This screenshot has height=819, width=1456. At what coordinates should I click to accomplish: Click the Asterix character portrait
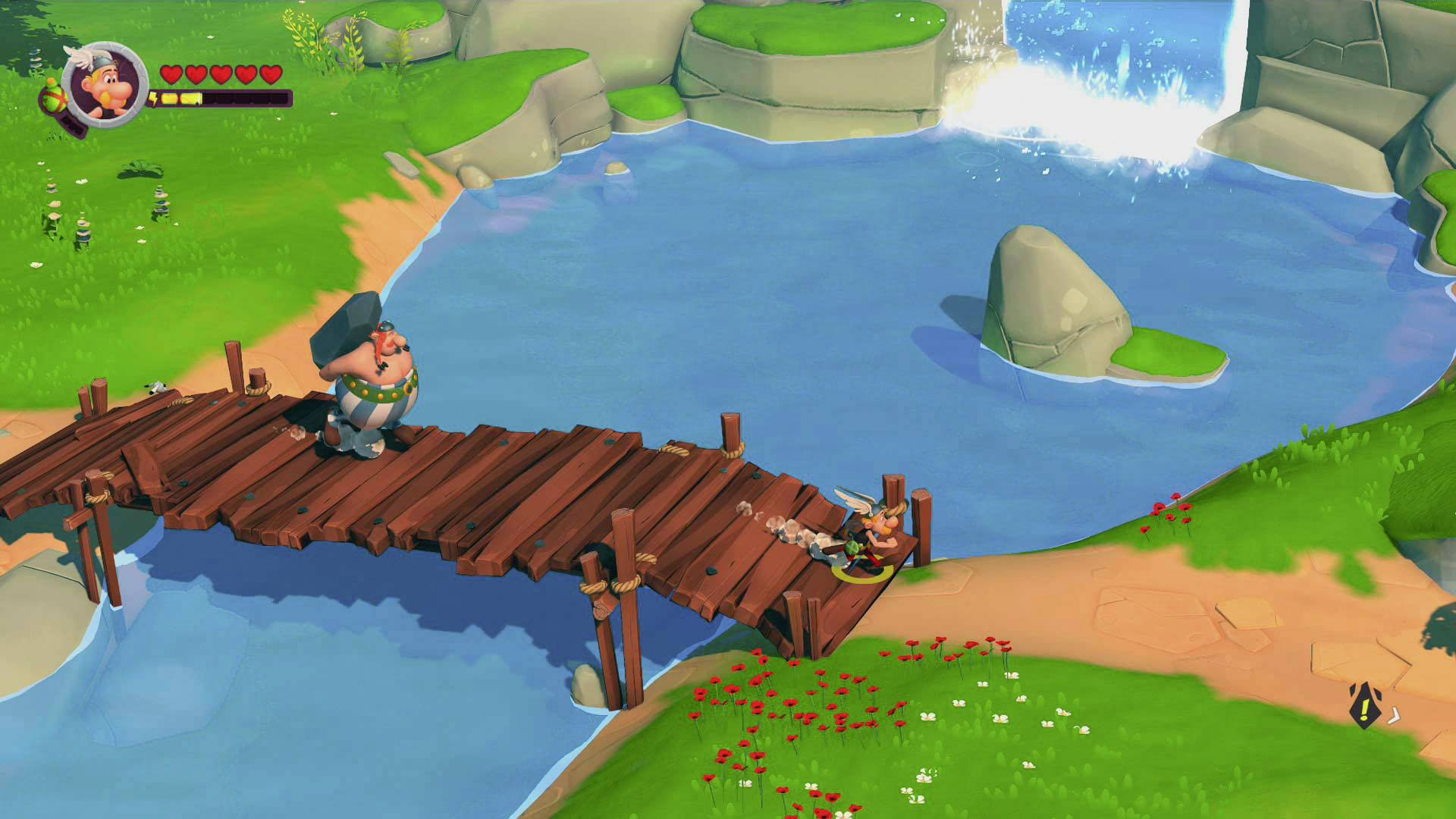tap(105, 83)
